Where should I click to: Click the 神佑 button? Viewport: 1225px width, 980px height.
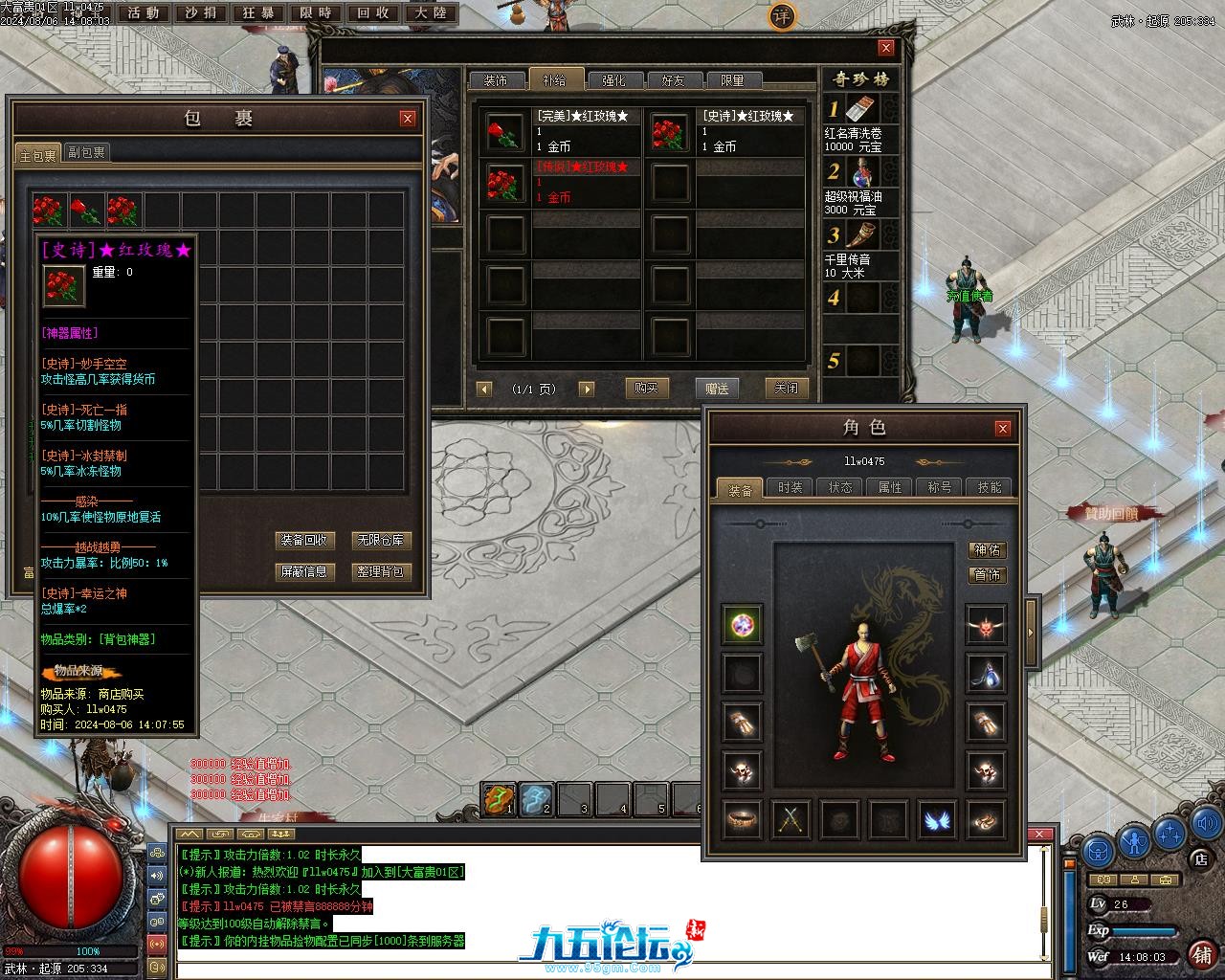987,549
